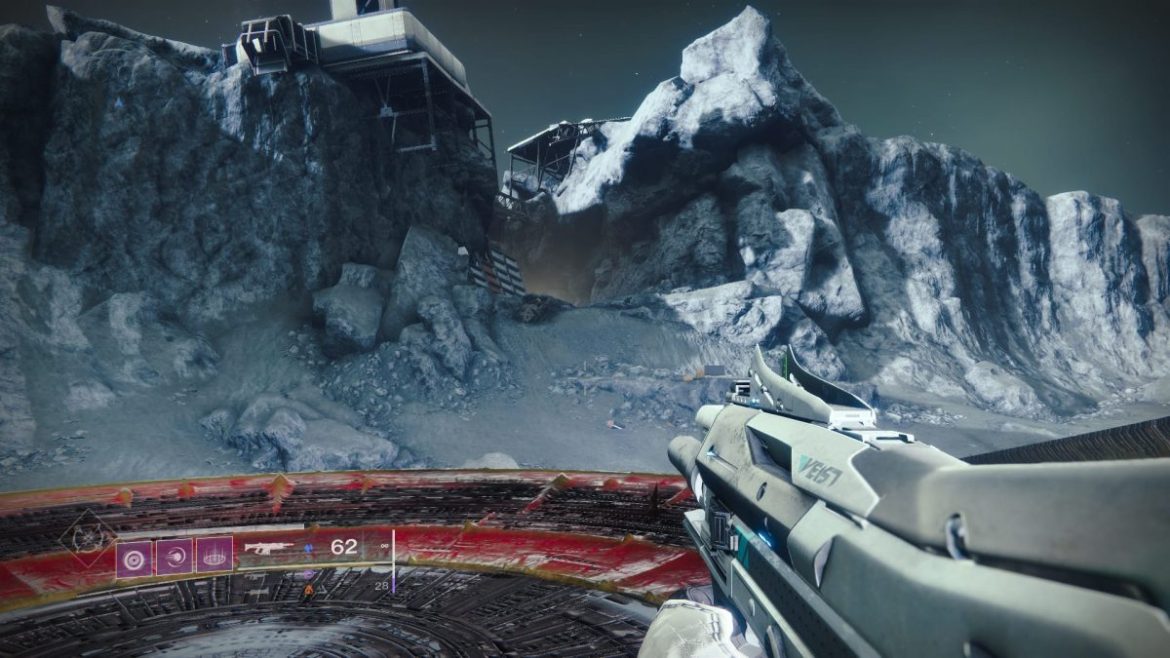Screen dimensions: 1170x658
Task: Use the melee ability with the swirling orb
Action: point(174,555)
